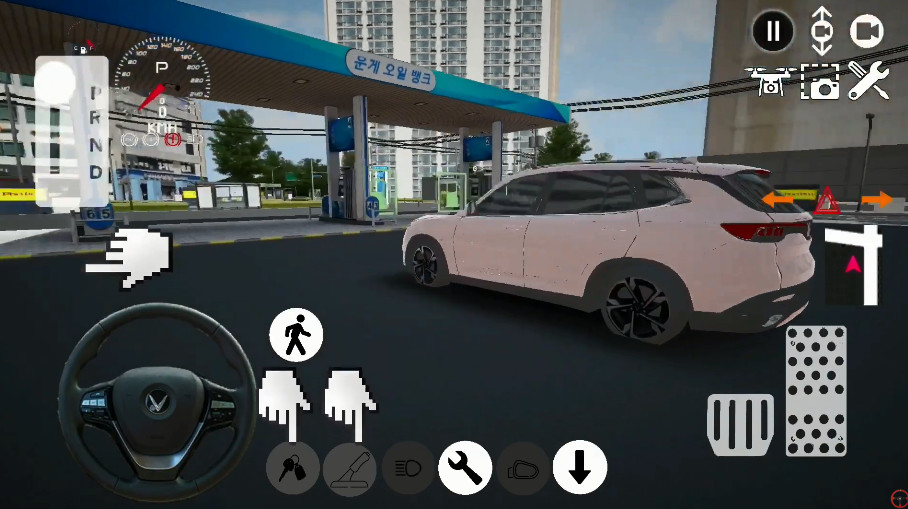Viewport: 908px width, 509px height.
Task: Switch on the headlights button
Action: tap(408, 468)
